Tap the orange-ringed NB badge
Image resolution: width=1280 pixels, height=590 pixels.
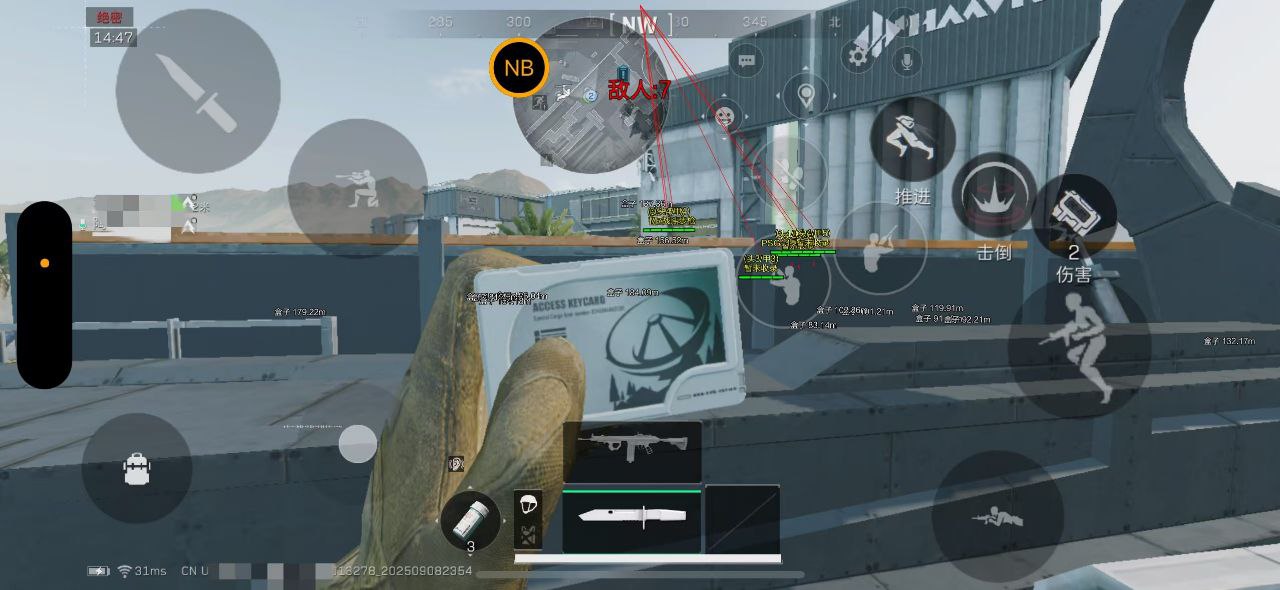click(x=519, y=68)
